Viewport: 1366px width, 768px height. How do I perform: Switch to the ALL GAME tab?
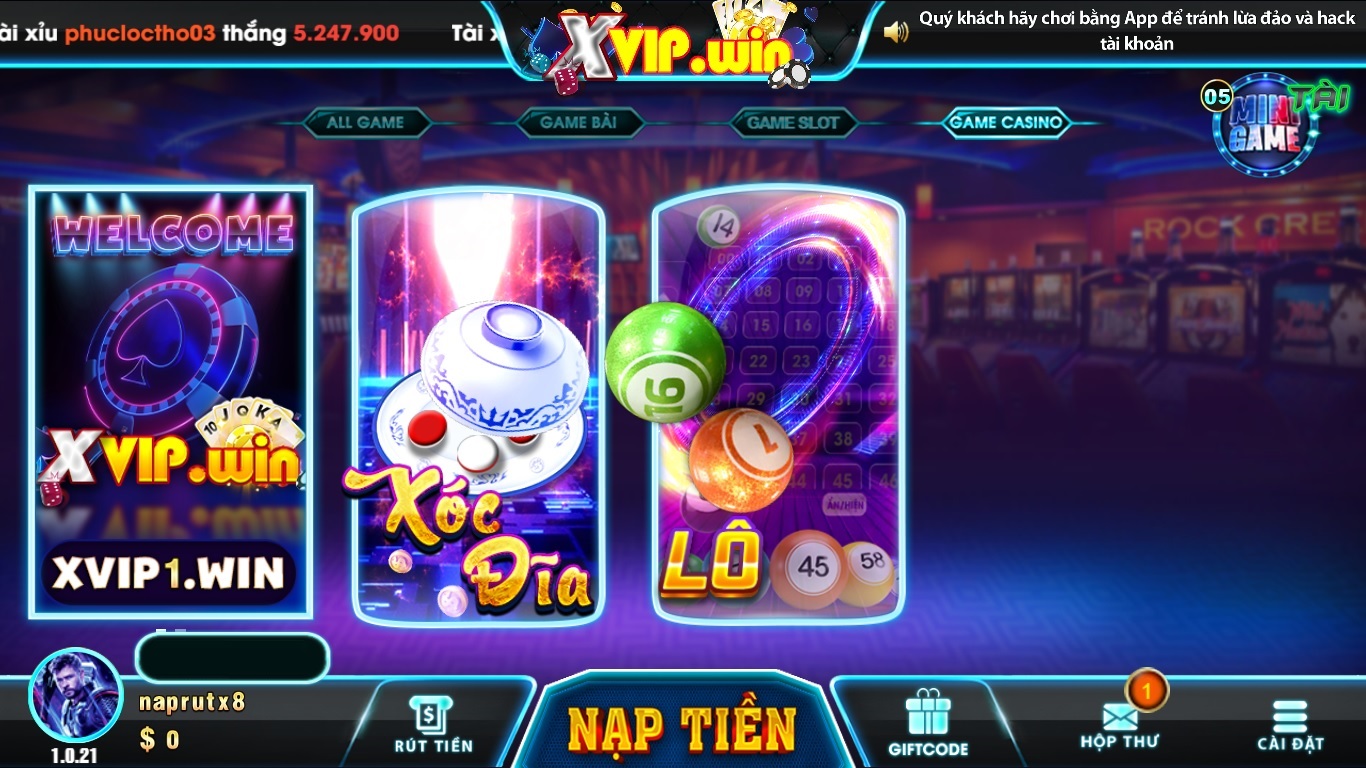click(x=367, y=123)
